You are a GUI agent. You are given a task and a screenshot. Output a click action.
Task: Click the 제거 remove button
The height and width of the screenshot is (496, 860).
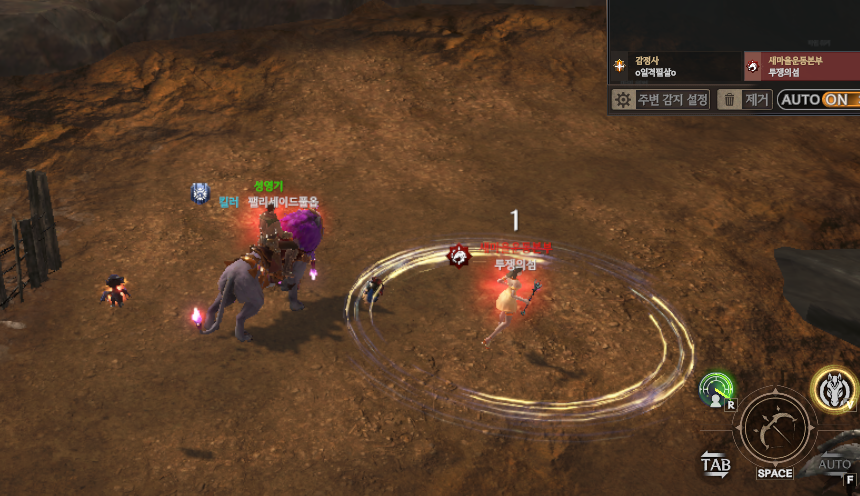tap(745, 99)
